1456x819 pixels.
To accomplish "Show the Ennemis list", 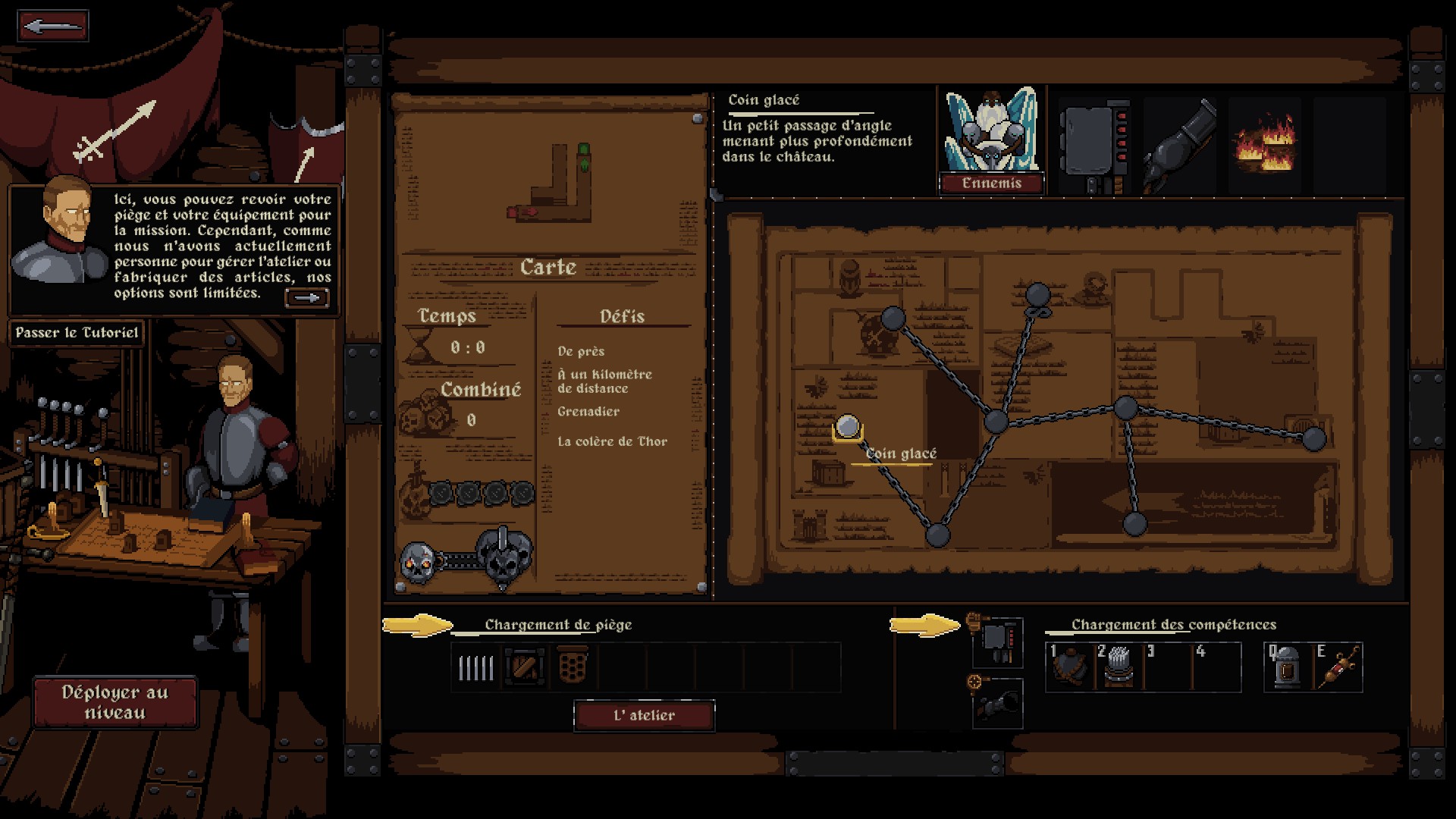I will (991, 184).
